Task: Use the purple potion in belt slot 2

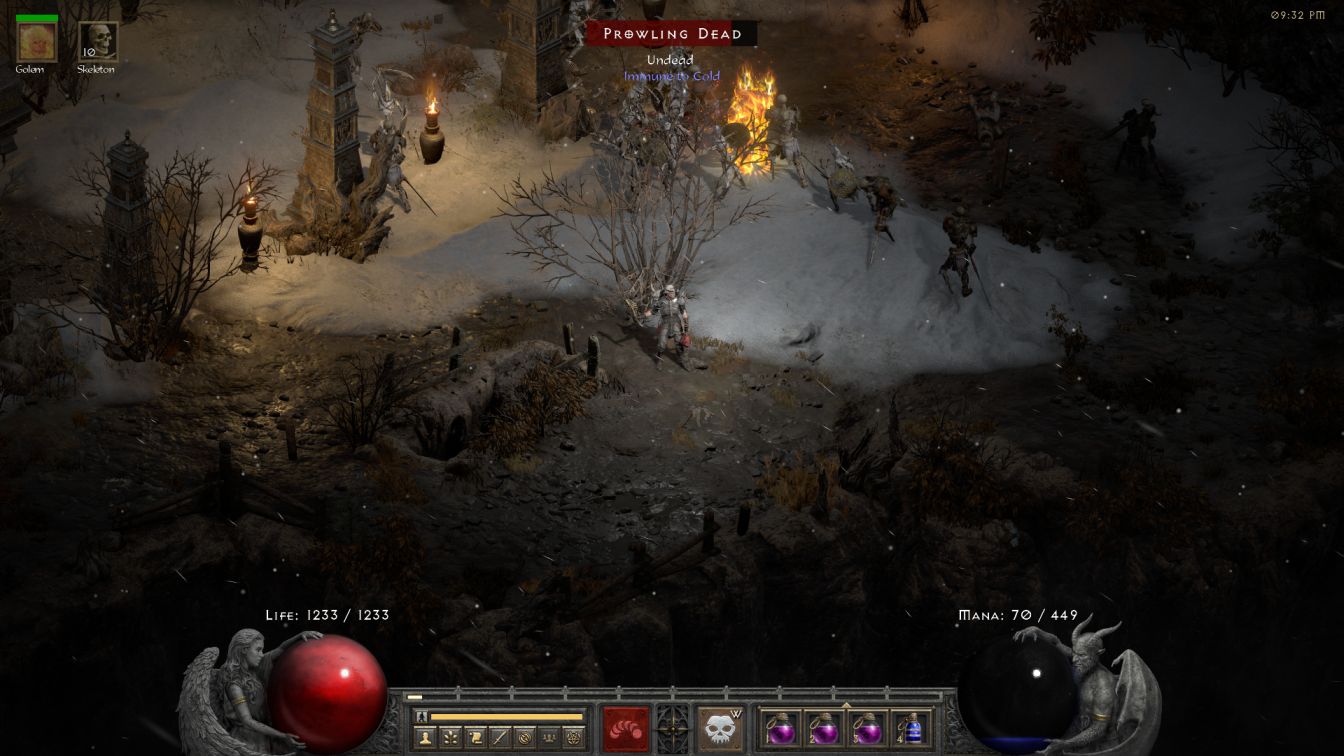Action: 824,729
